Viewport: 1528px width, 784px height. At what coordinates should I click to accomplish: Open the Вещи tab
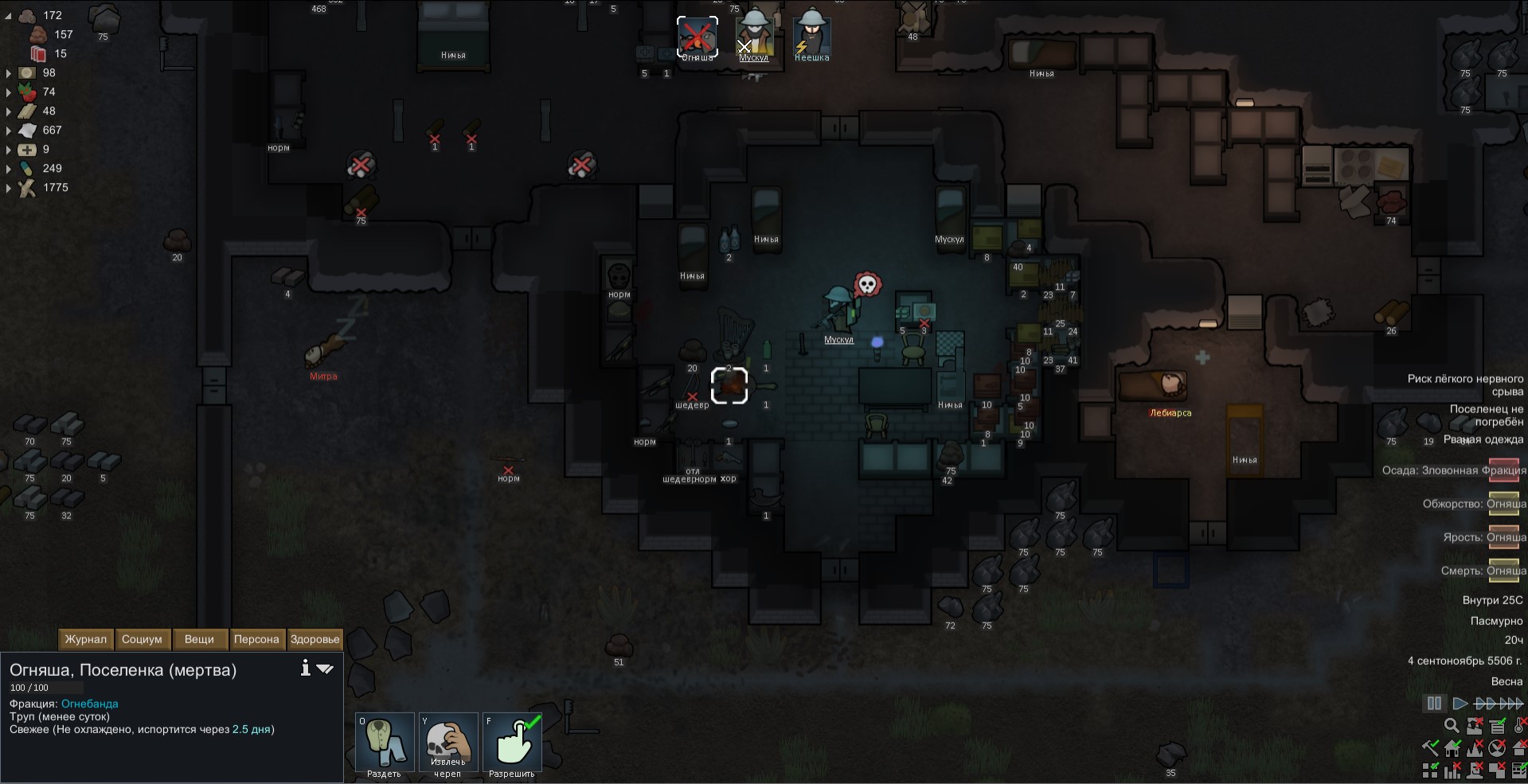199,639
